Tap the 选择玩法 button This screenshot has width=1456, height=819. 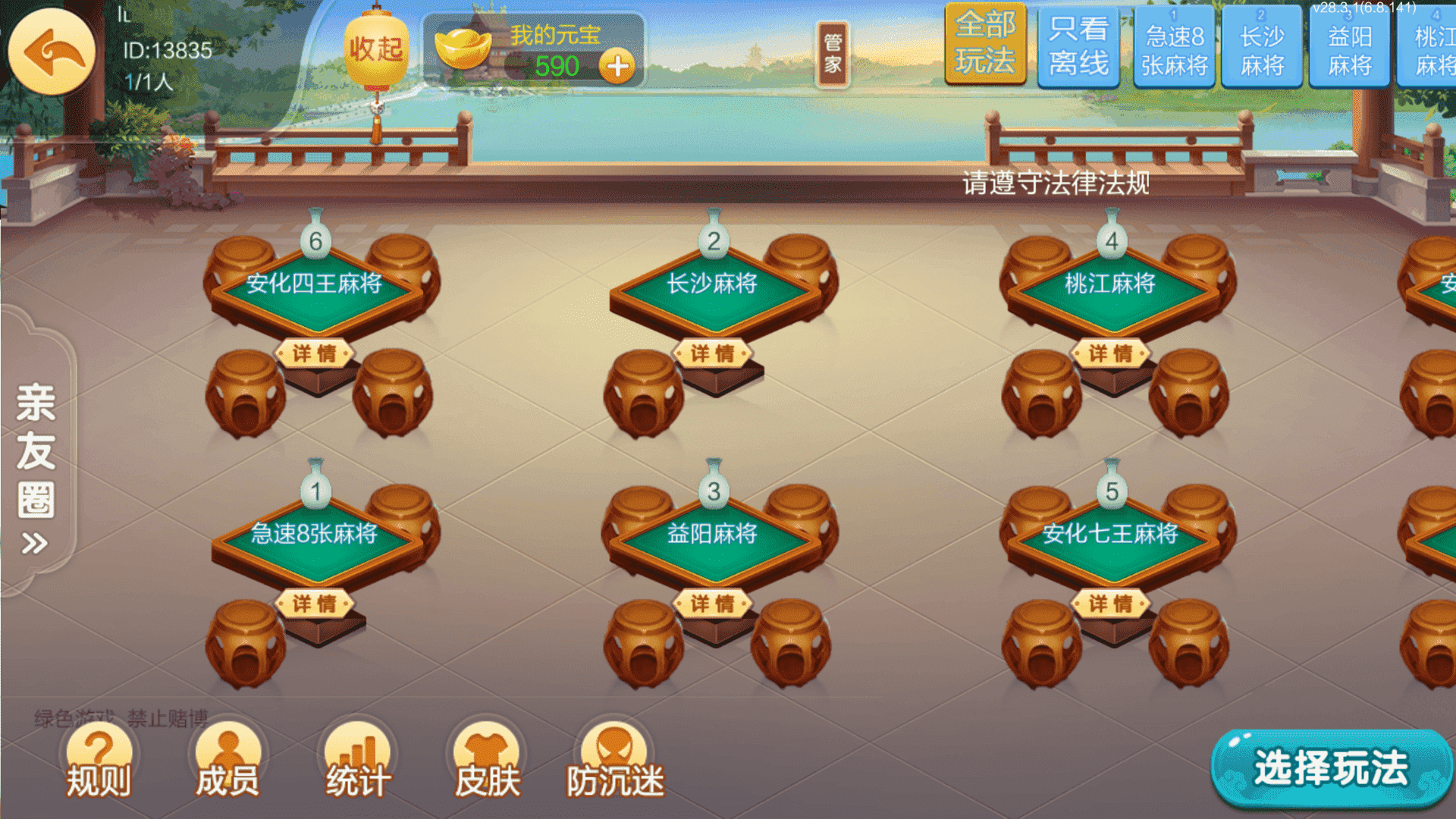[1331, 767]
